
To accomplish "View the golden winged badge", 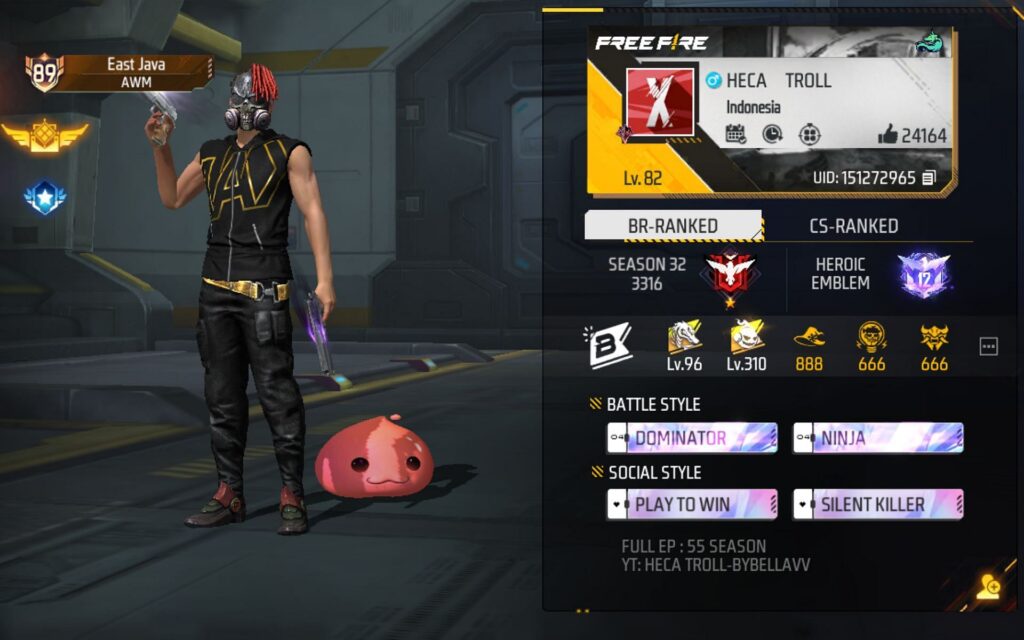I will pyautogui.click(x=44, y=135).
